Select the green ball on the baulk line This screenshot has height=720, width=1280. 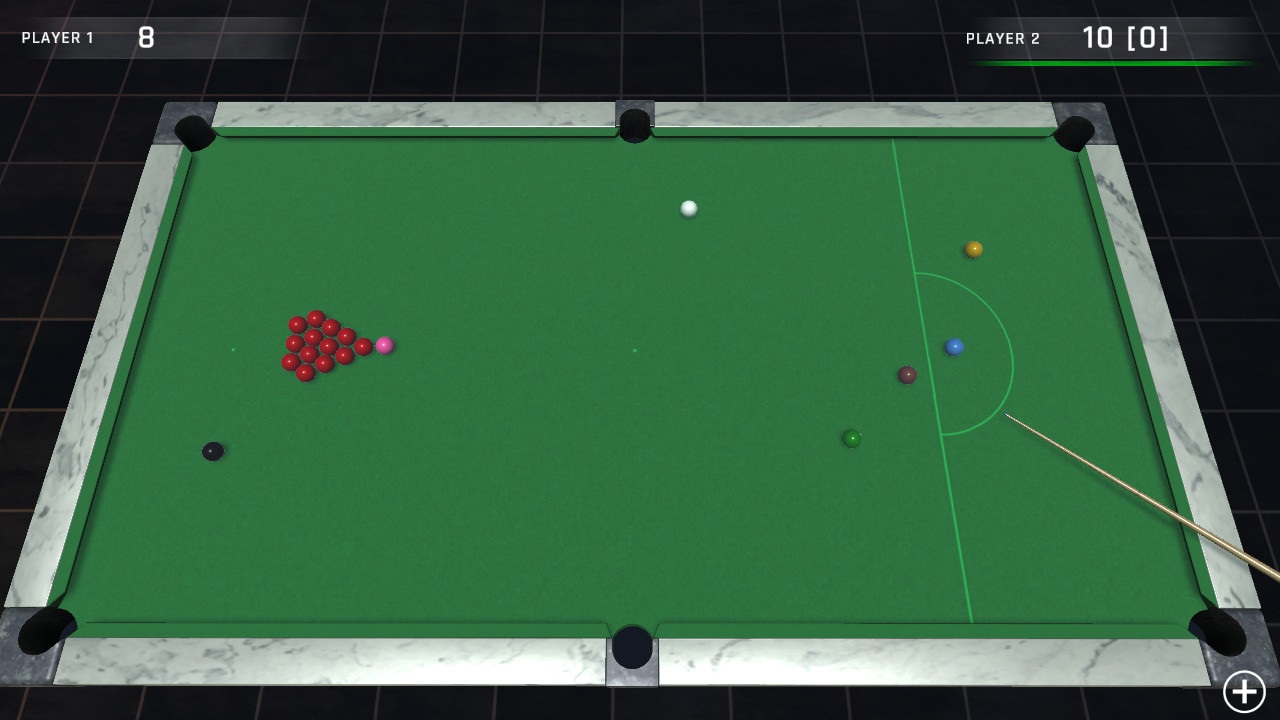849,438
